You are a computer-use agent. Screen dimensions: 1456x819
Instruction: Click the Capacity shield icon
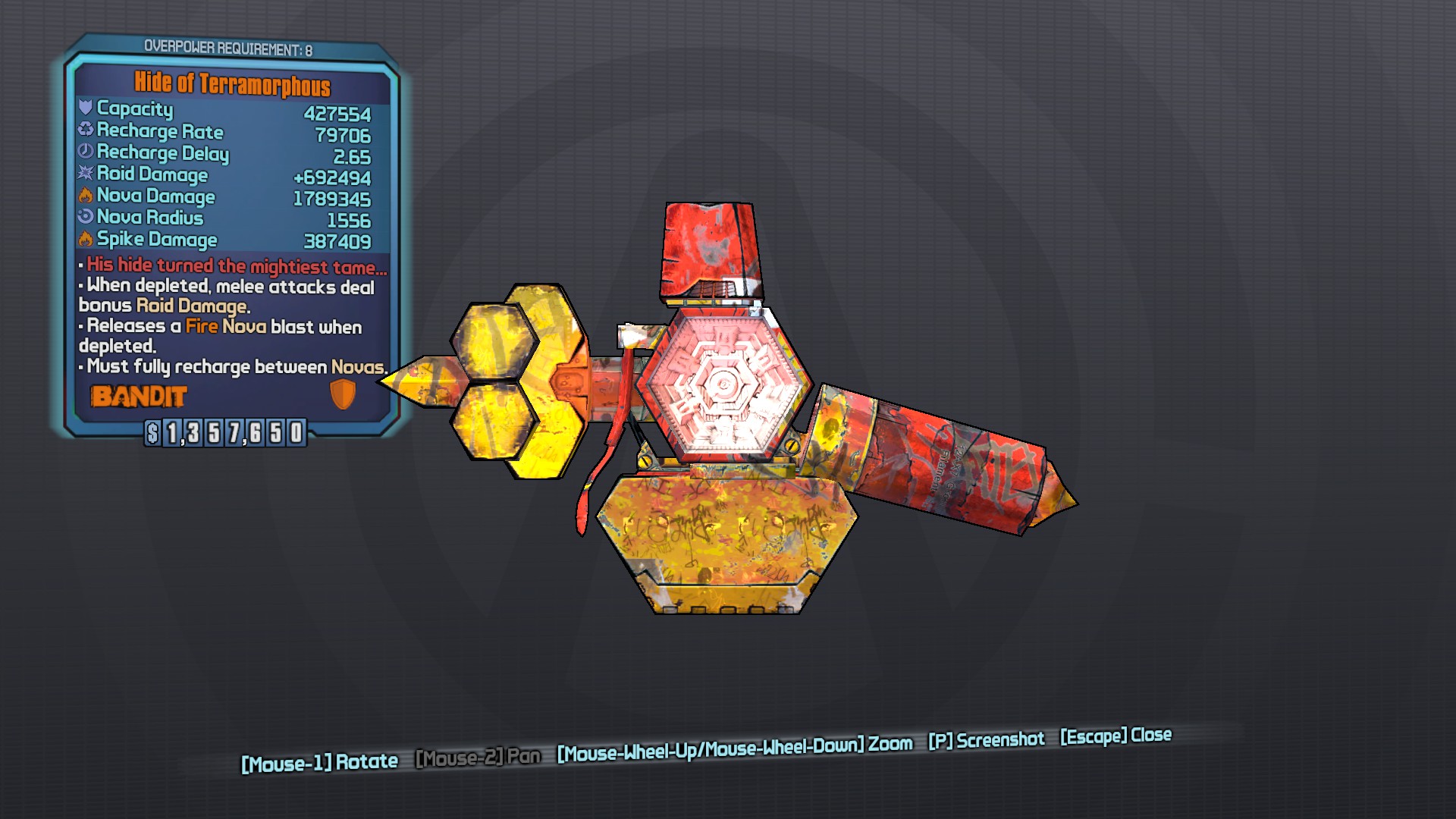85,109
